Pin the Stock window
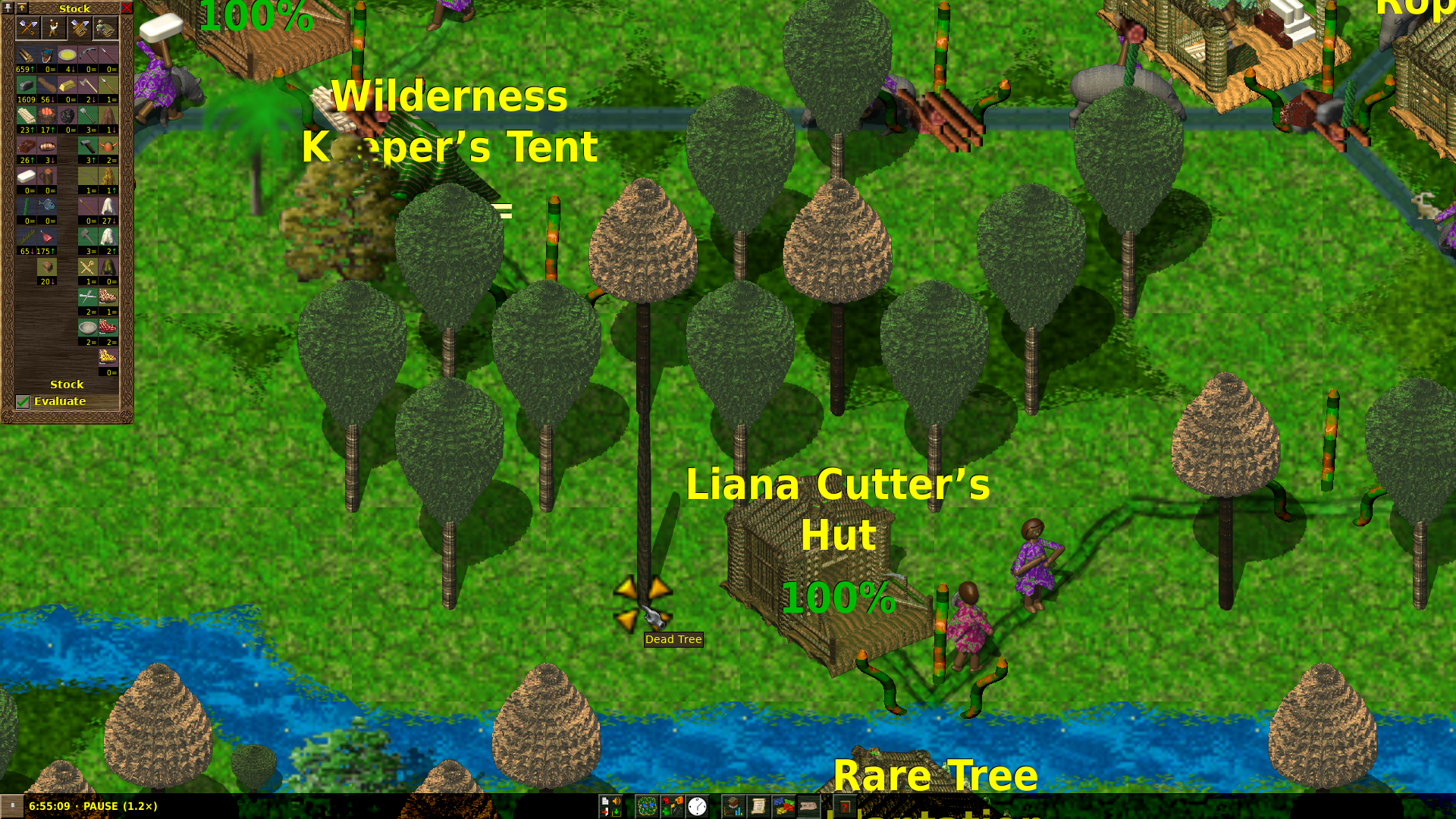The image size is (1456, 819). pyautogui.click(x=8, y=8)
